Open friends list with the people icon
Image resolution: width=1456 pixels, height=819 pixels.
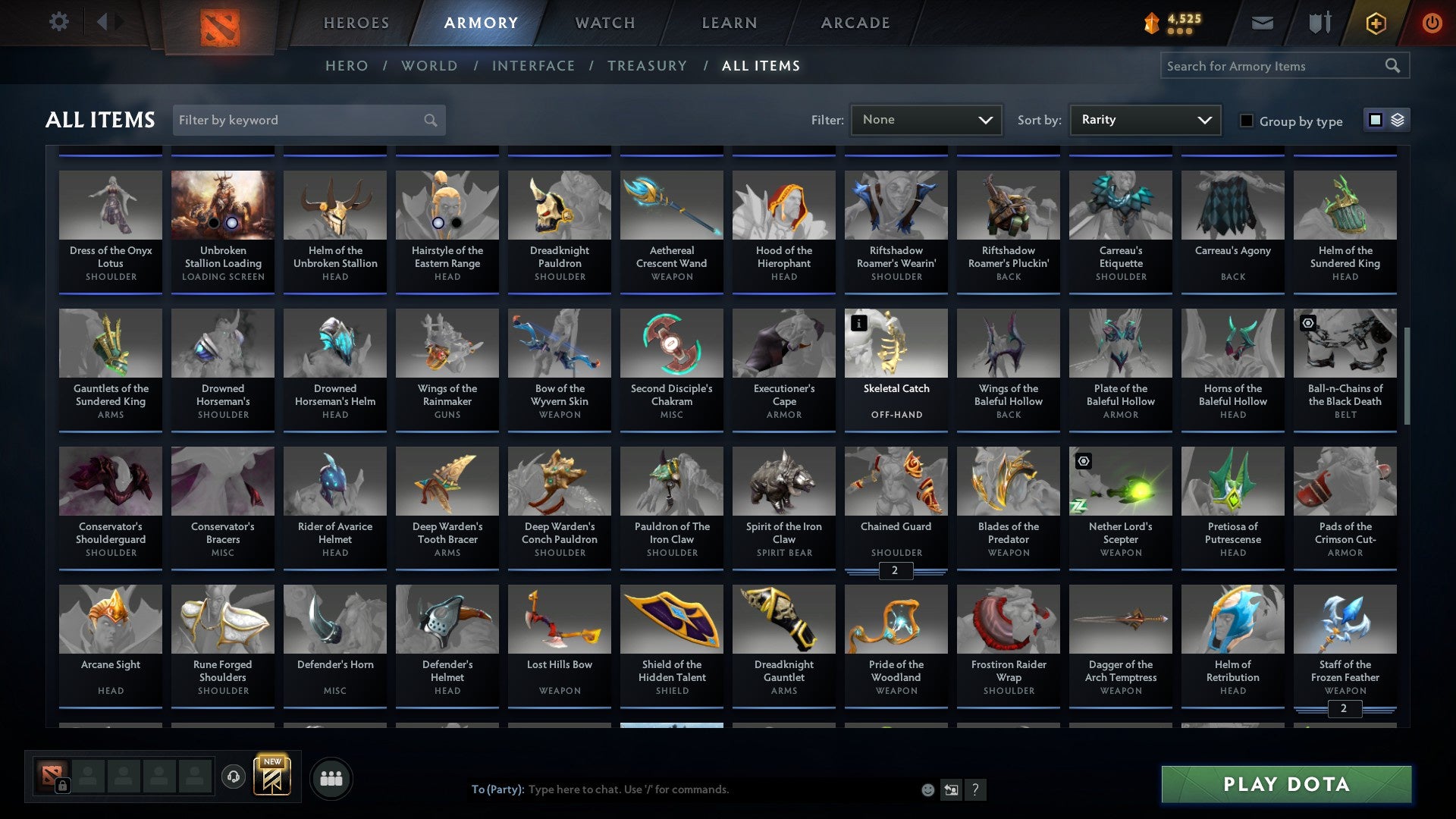pyautogui.click(x=331, y=777)
